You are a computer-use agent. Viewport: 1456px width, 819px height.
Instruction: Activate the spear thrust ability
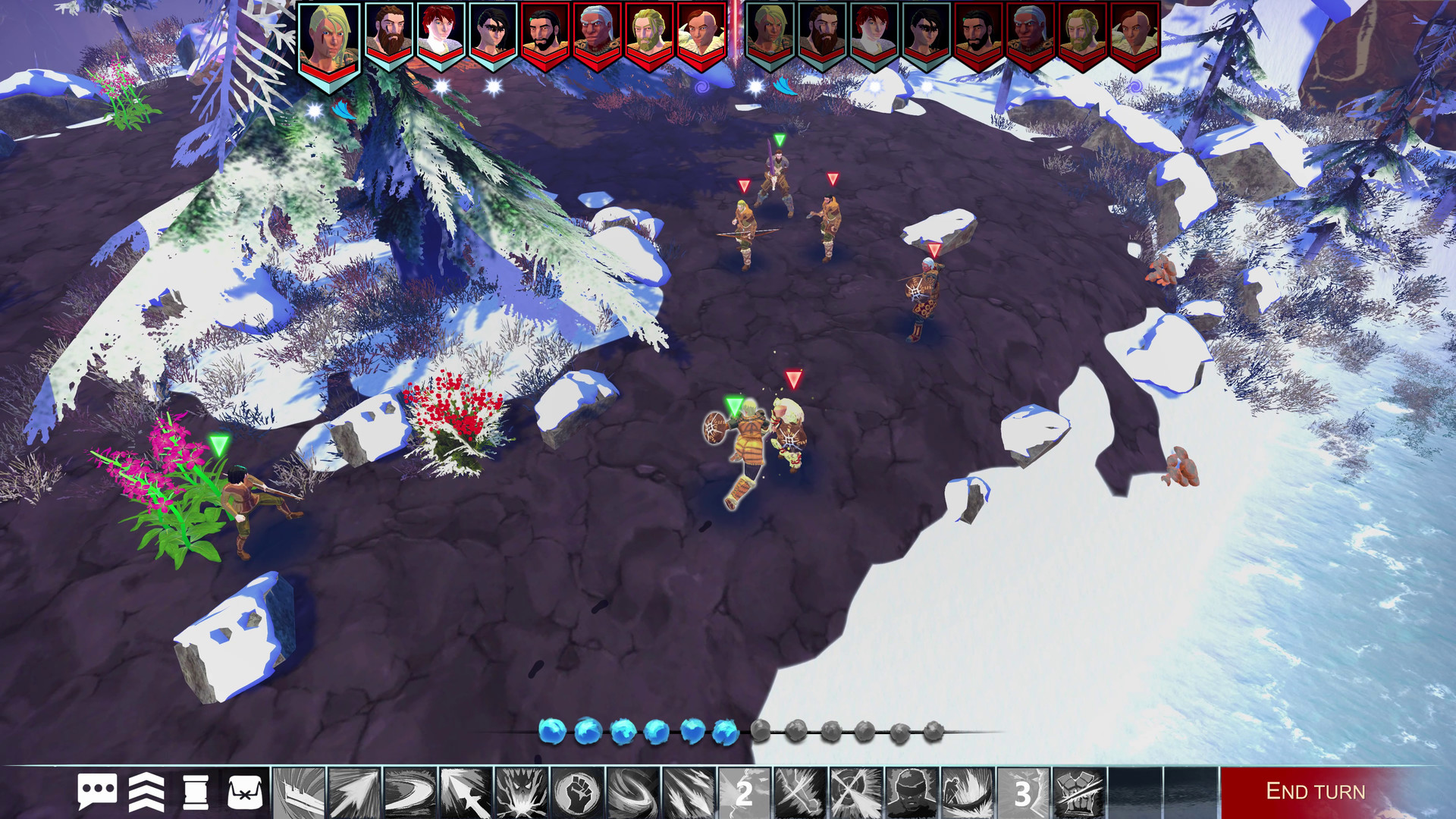(x=465, y=793)
